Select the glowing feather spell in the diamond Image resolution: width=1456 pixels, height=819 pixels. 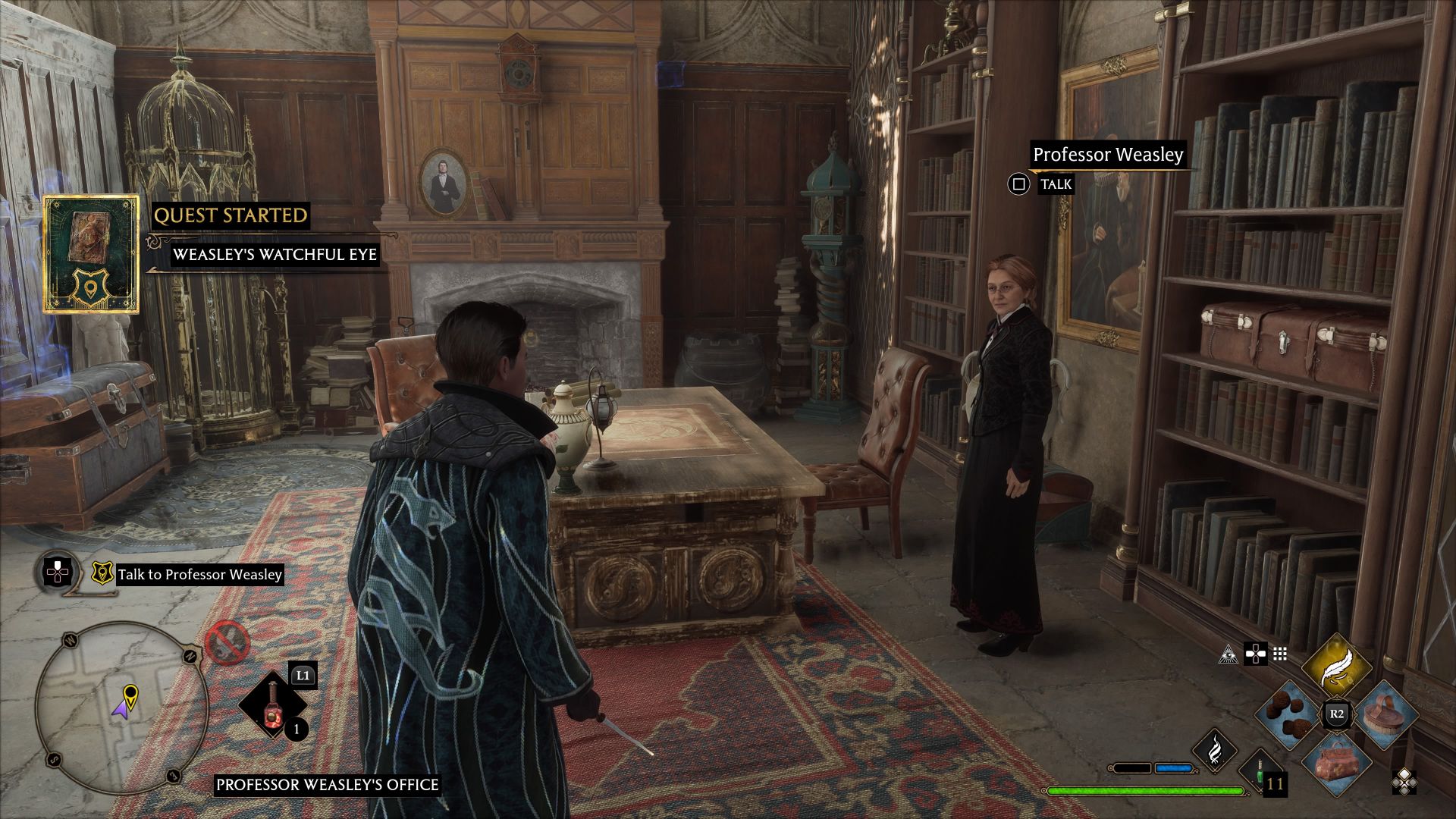pos(1337,665)
